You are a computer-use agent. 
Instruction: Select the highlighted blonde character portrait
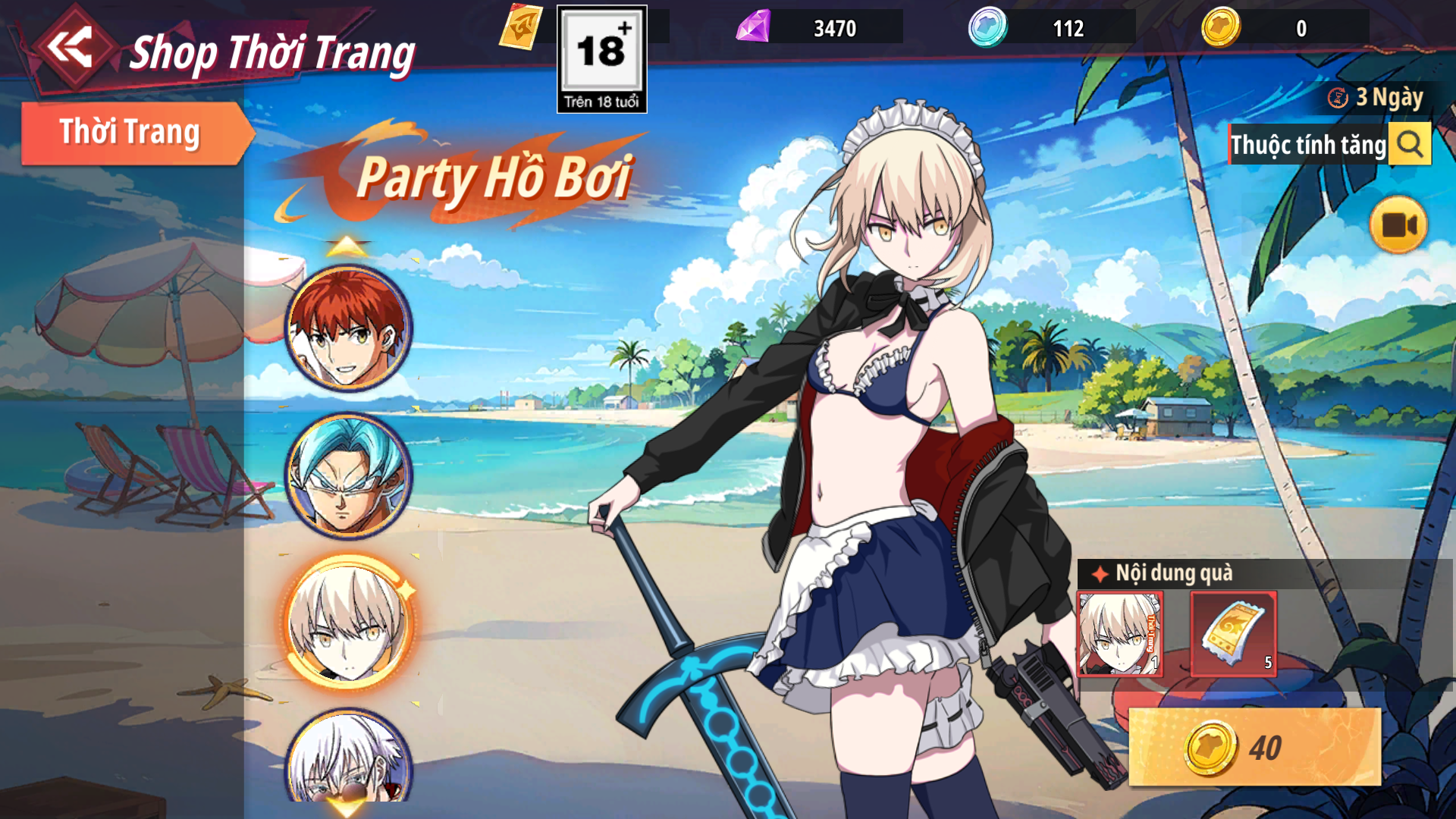pos(348,623)
